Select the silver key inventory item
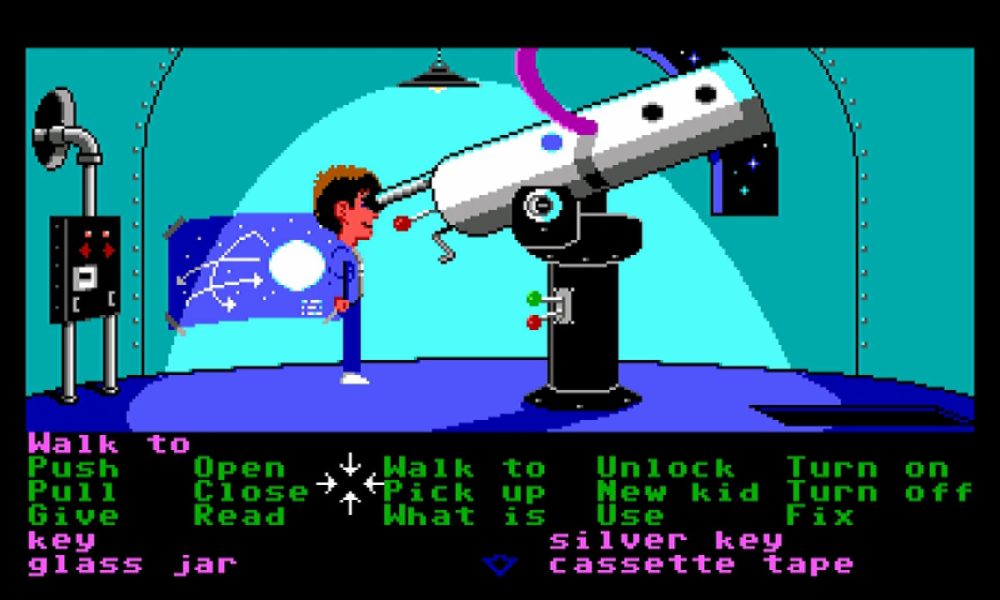Viewport: 1000px width, 600px height. (666, 541)
